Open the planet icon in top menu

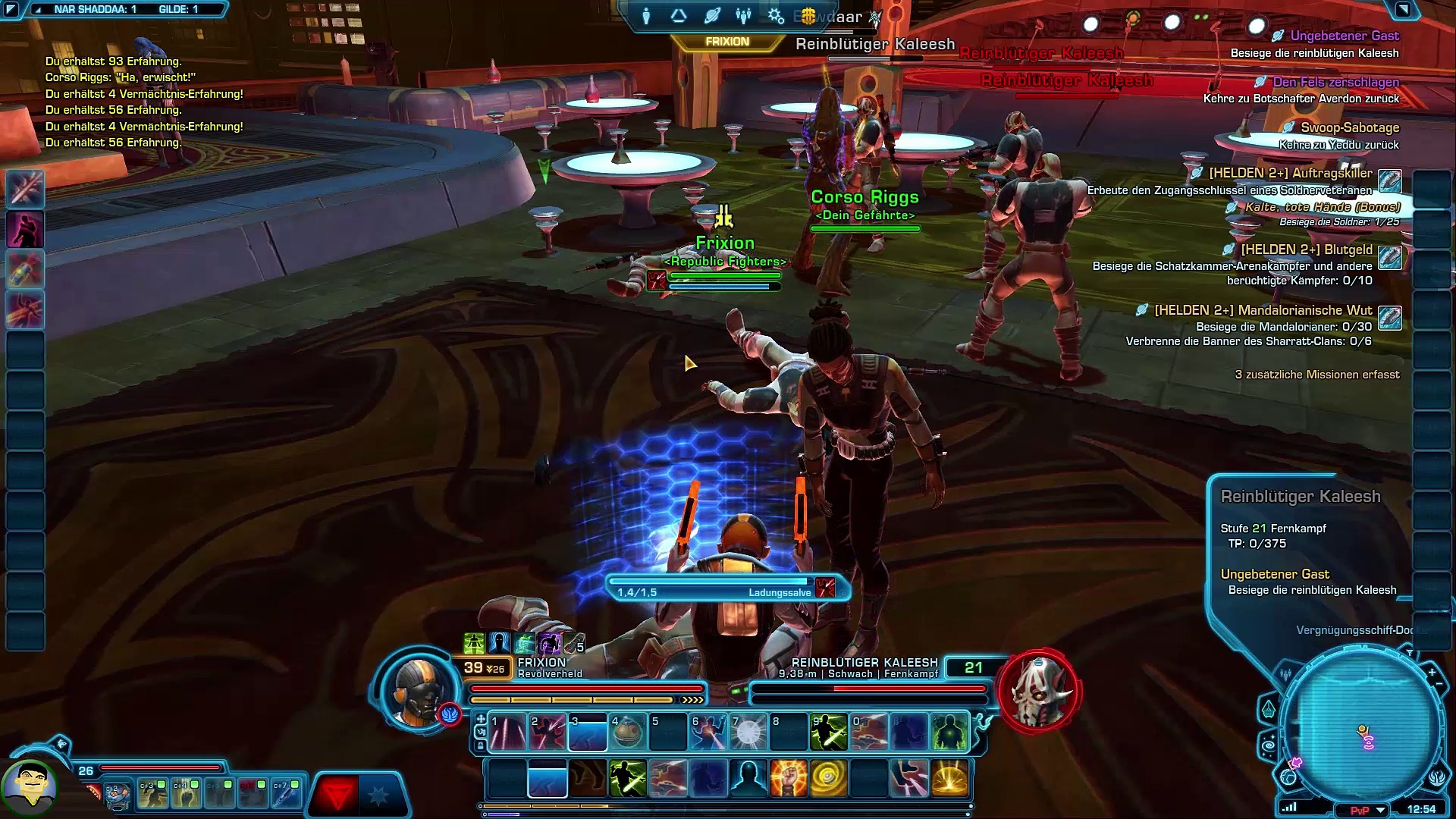pos(711,15)
